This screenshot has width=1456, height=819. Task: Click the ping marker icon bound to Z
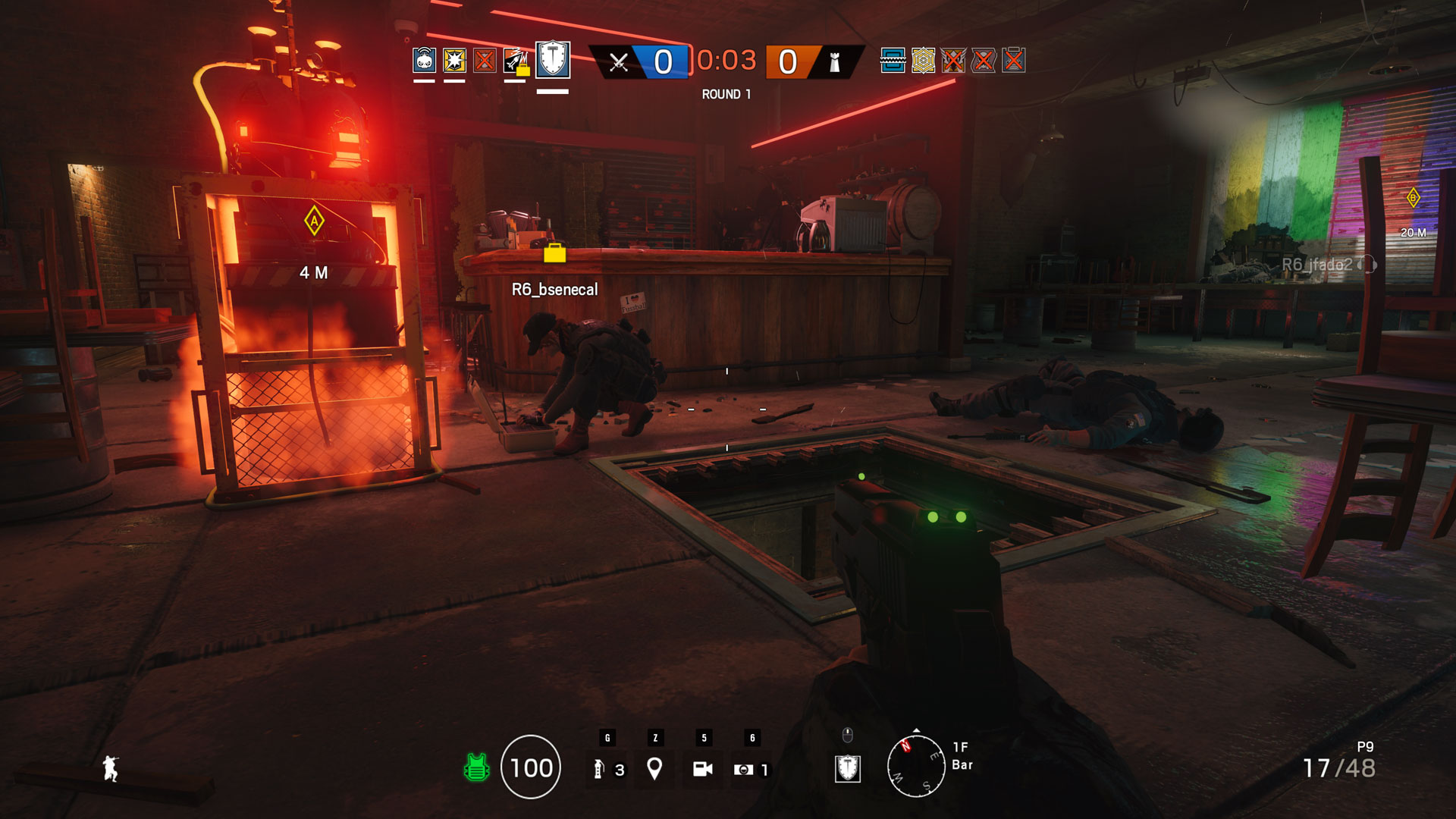tap(655, 768)
